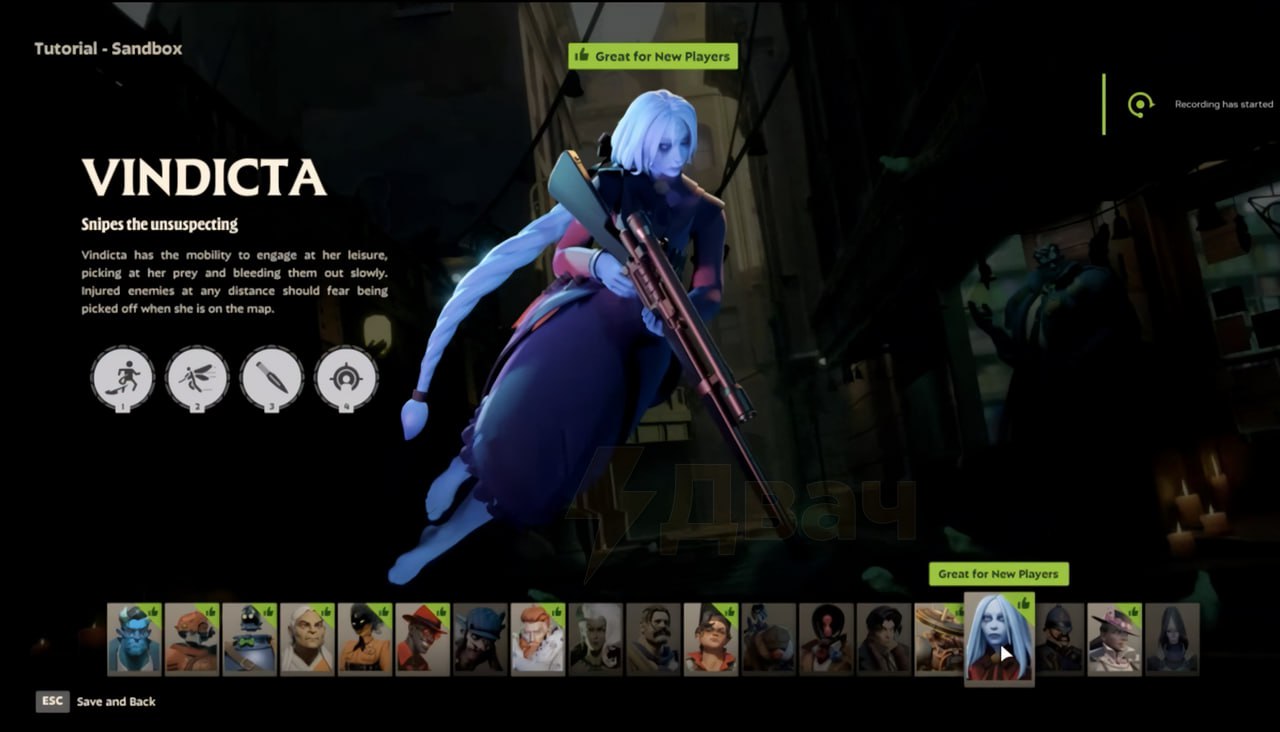Show the winged flight ability icon
Image resolution: width=1280 pixels, height=732 pixels.
tap(197, 378)
